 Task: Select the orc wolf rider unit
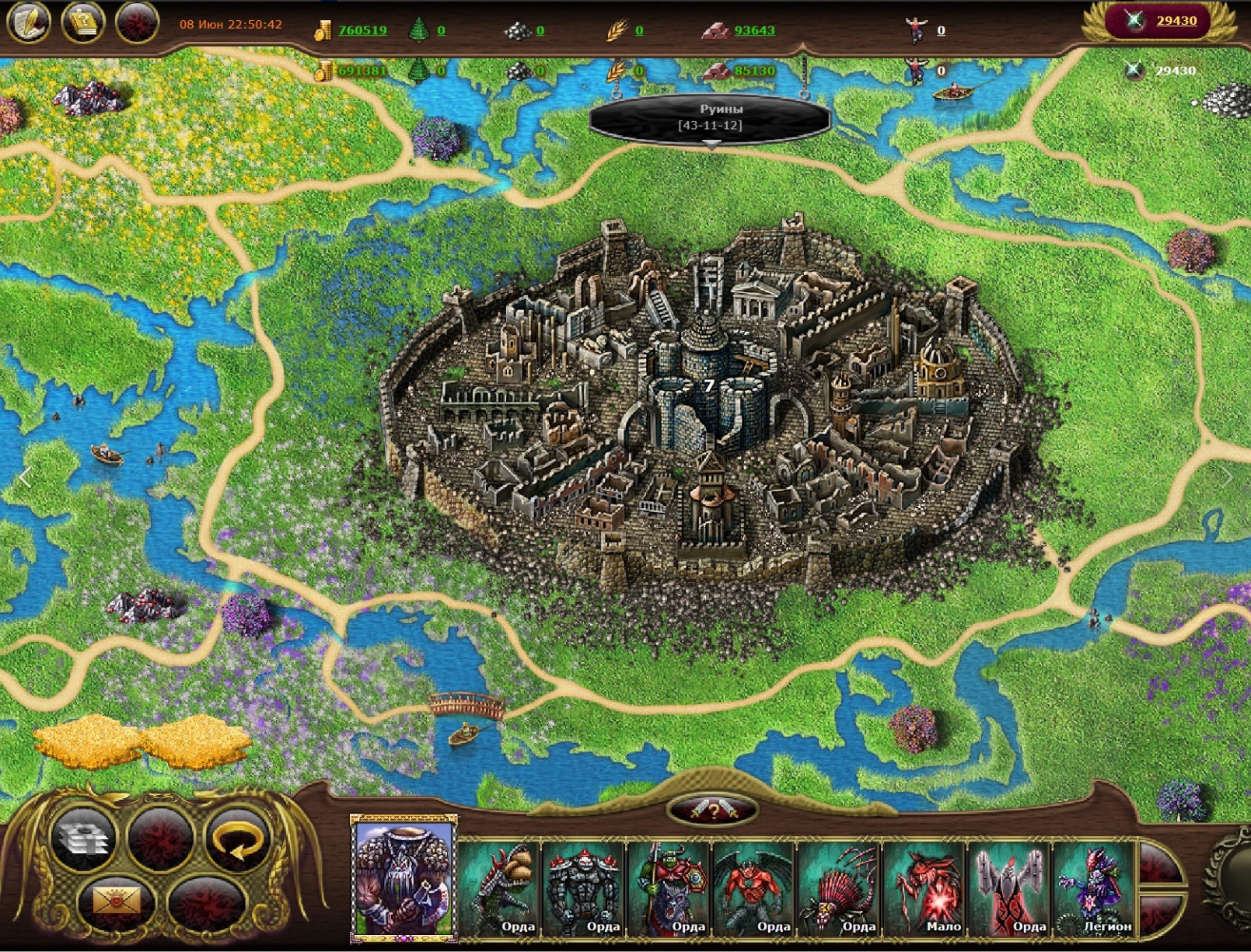(x=669, y=888)
